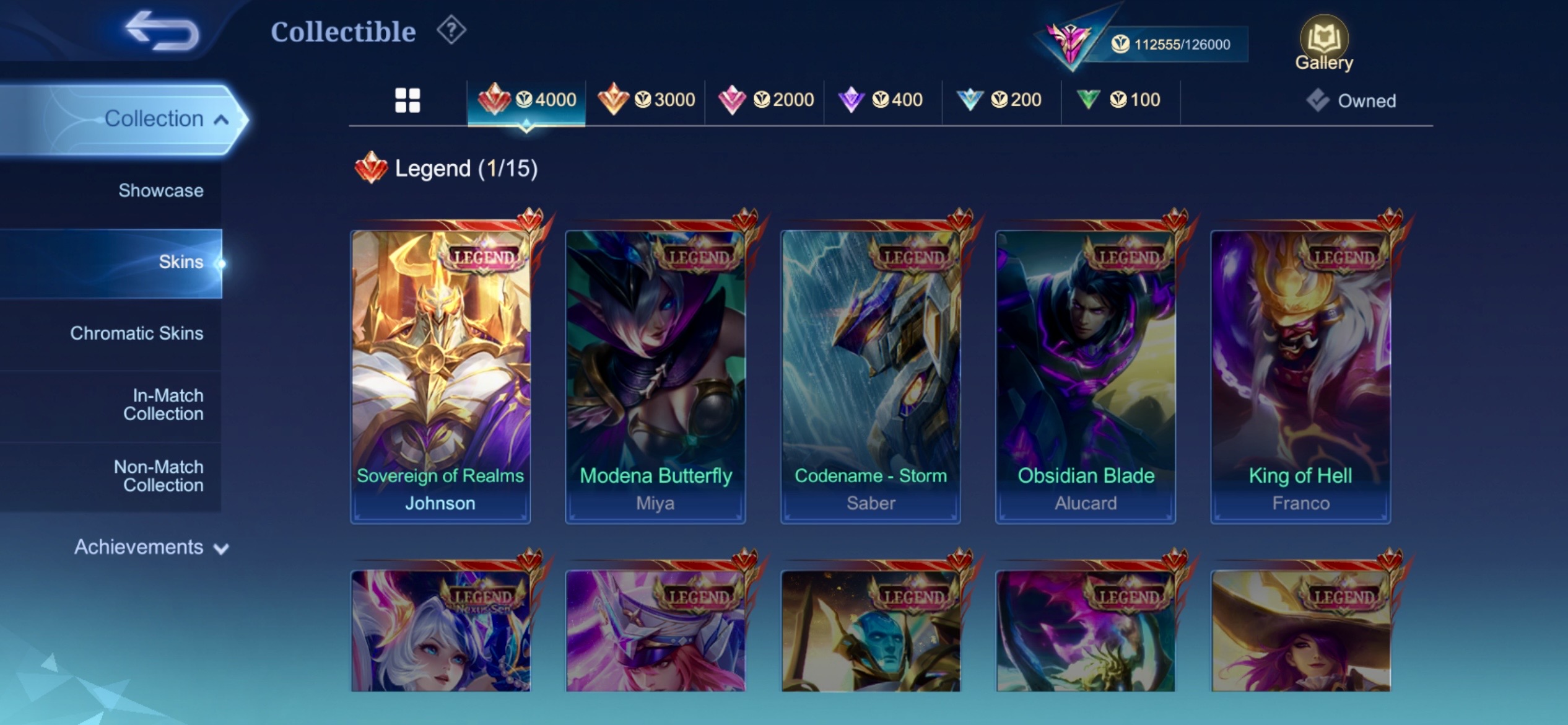Show all skin tiers grid view
The width and height of the screenshot is (1568, 725).
(x=407, y=100)
